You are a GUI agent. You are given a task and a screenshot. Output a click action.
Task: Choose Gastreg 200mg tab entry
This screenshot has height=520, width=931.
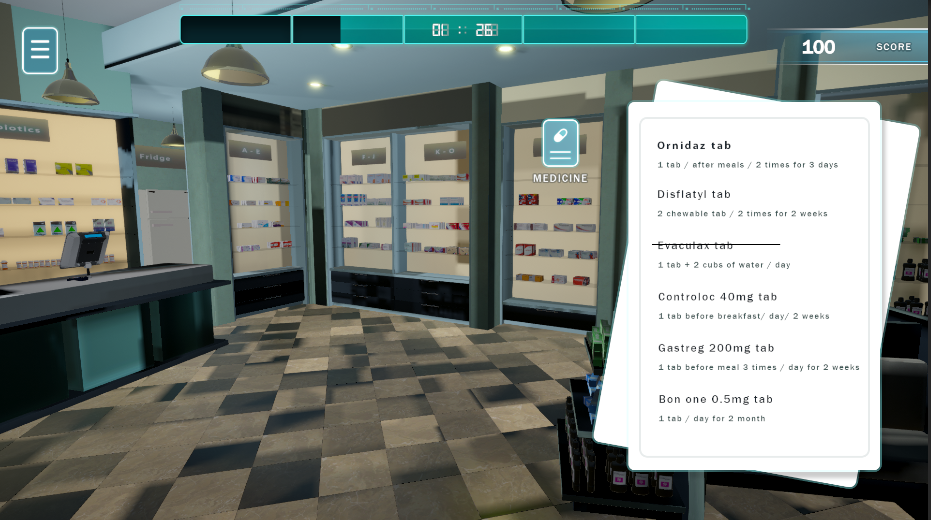pyautogui.click(x=716, y=348)
